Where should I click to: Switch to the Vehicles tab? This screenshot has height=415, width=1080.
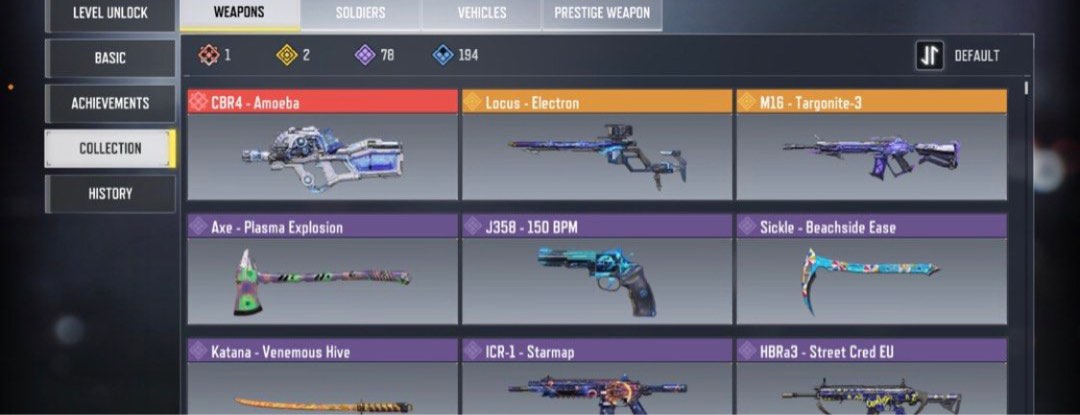pos(481,13)
